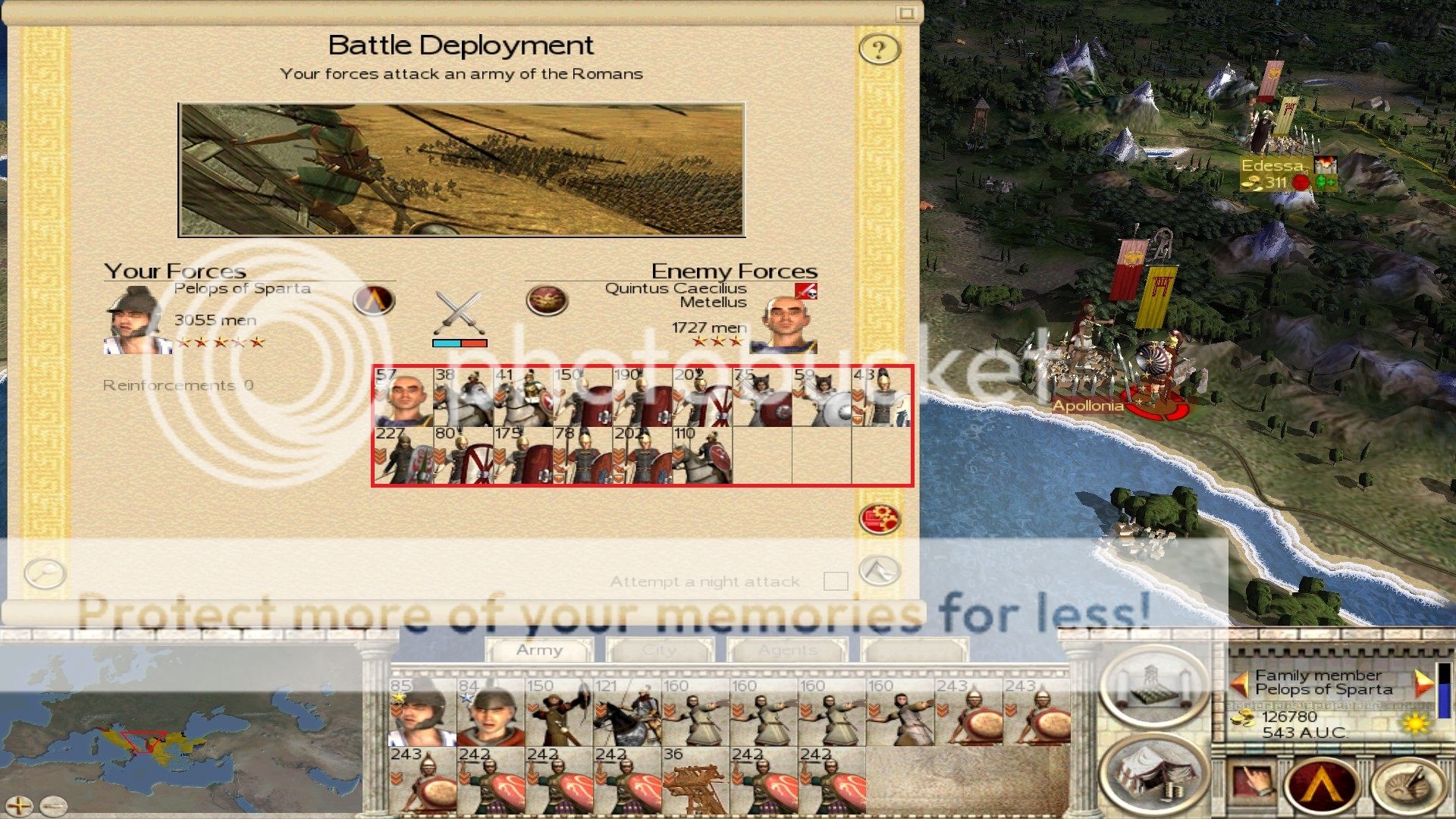Viewport: 1456px width, 819px height.
Task: Open the construction scroll button
Action: pyautogui.click(x=1154, y=686)
